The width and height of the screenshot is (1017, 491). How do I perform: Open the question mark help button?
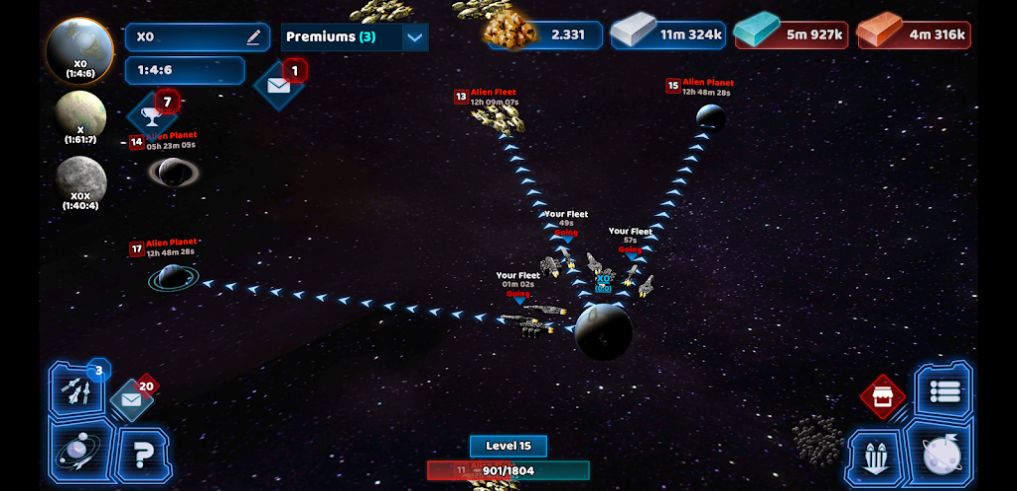[x=144, y=456]
